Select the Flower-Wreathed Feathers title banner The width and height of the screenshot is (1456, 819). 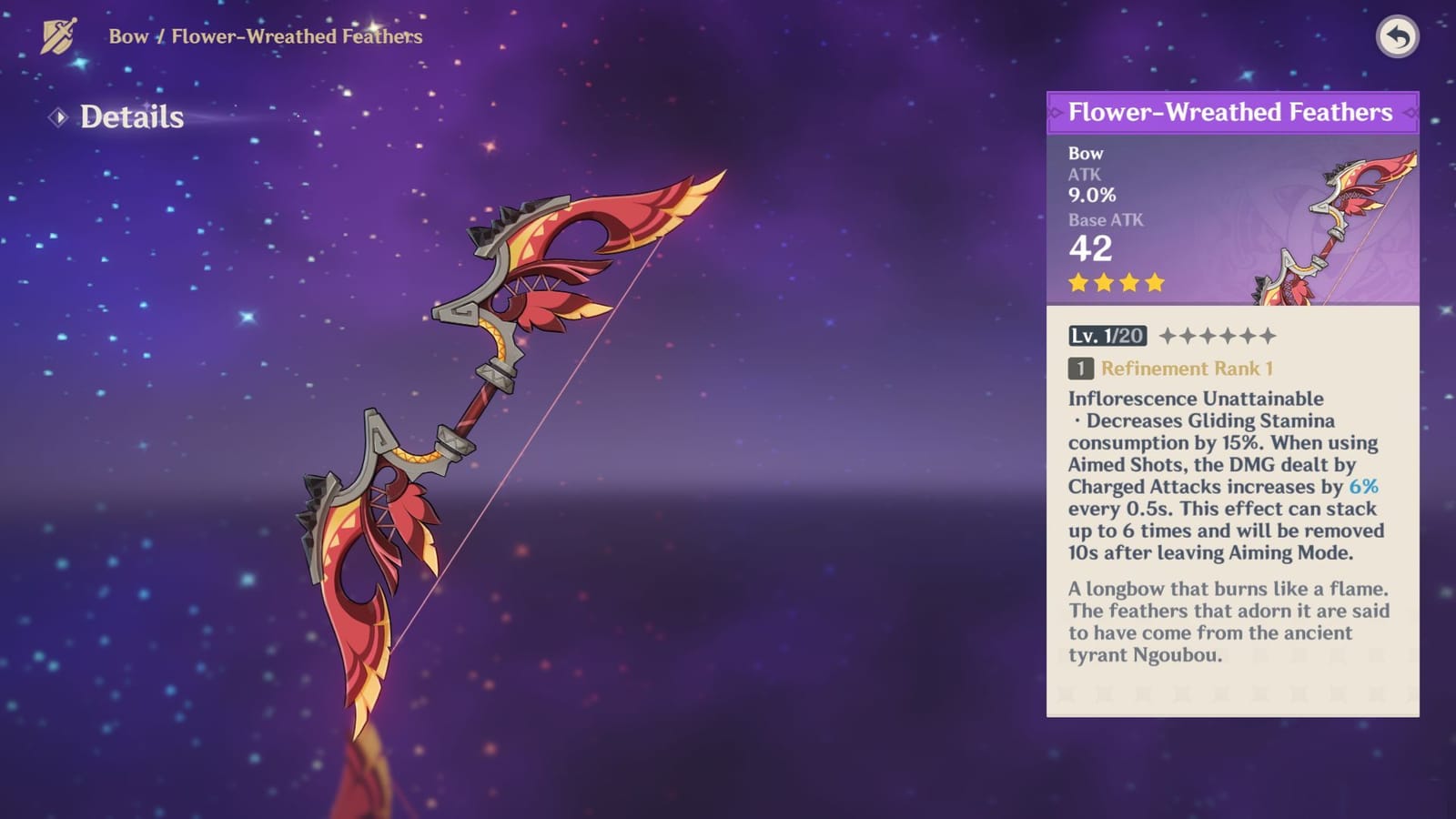coord(1231,112)
